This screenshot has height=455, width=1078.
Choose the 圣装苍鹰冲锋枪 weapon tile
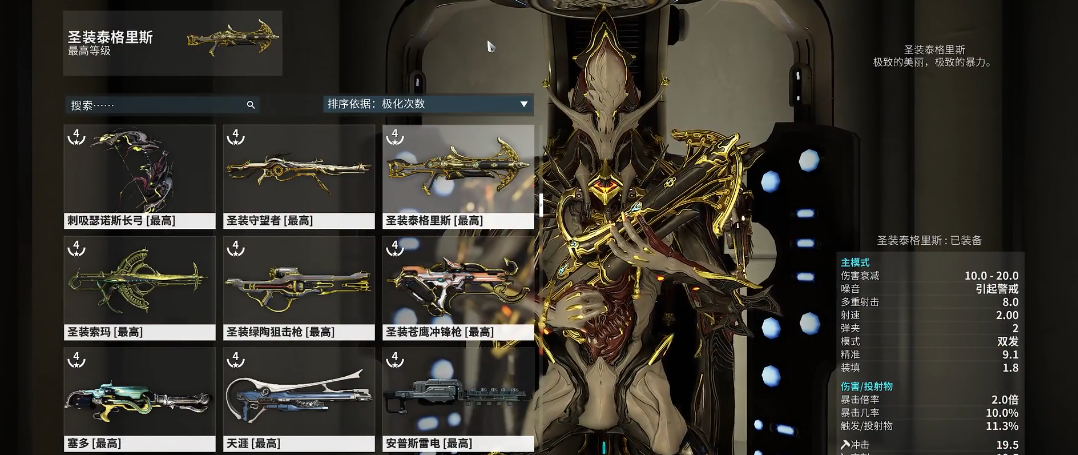pyautogui.click(x=458, y=287)
